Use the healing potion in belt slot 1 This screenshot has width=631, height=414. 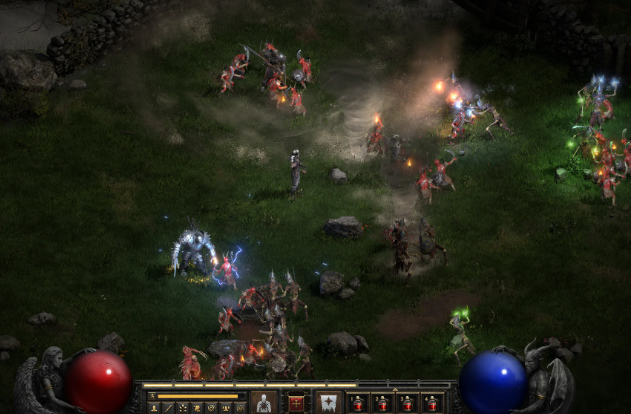click(357, 403)
